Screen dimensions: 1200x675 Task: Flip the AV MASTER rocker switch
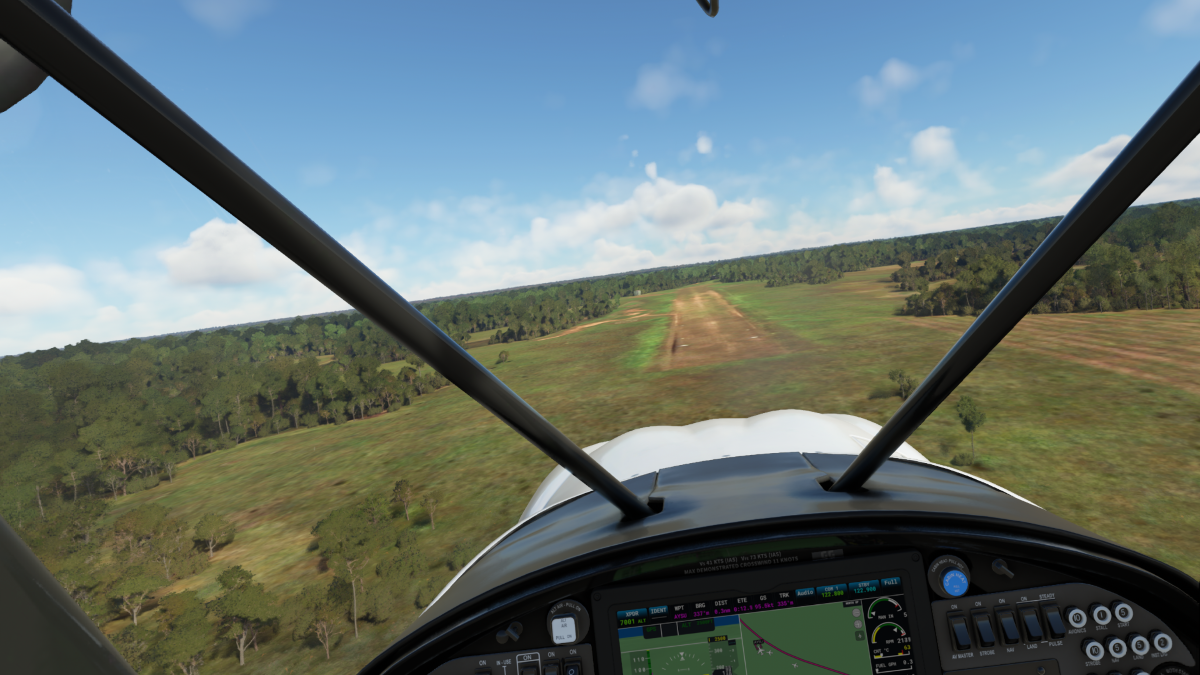point(960,630)
